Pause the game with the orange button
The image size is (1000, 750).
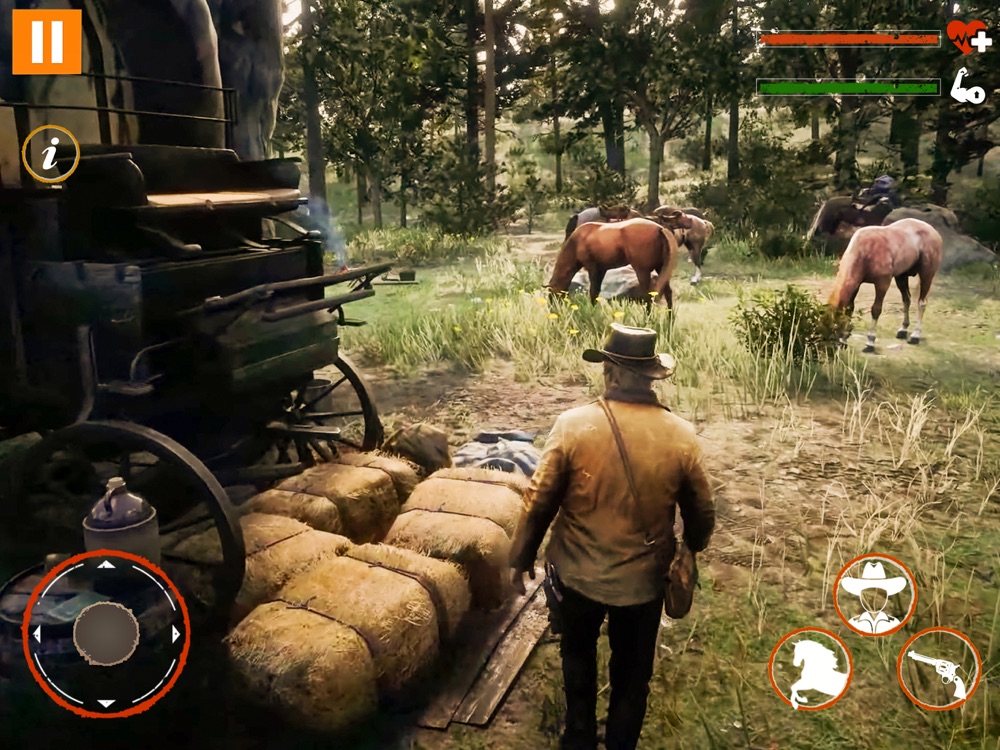pyautogui.click(x=47, y=41)
